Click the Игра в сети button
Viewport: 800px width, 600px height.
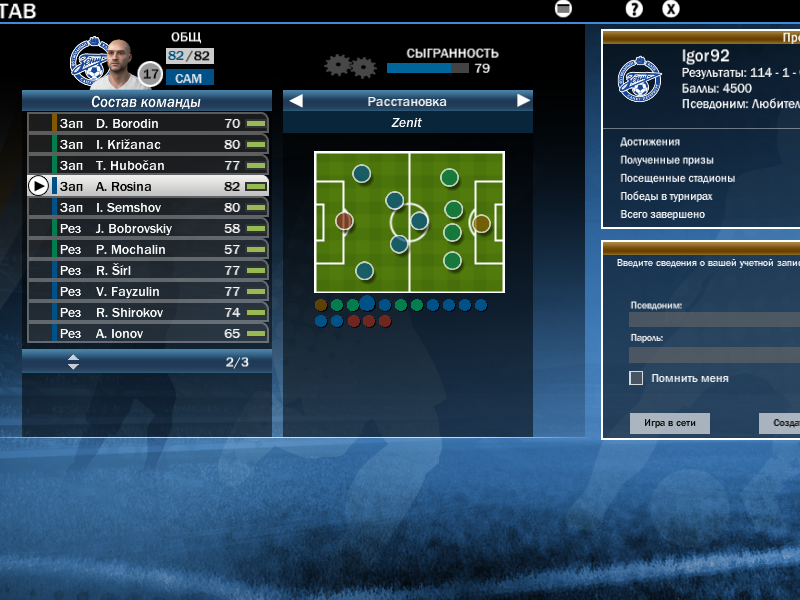click(670, 424)
